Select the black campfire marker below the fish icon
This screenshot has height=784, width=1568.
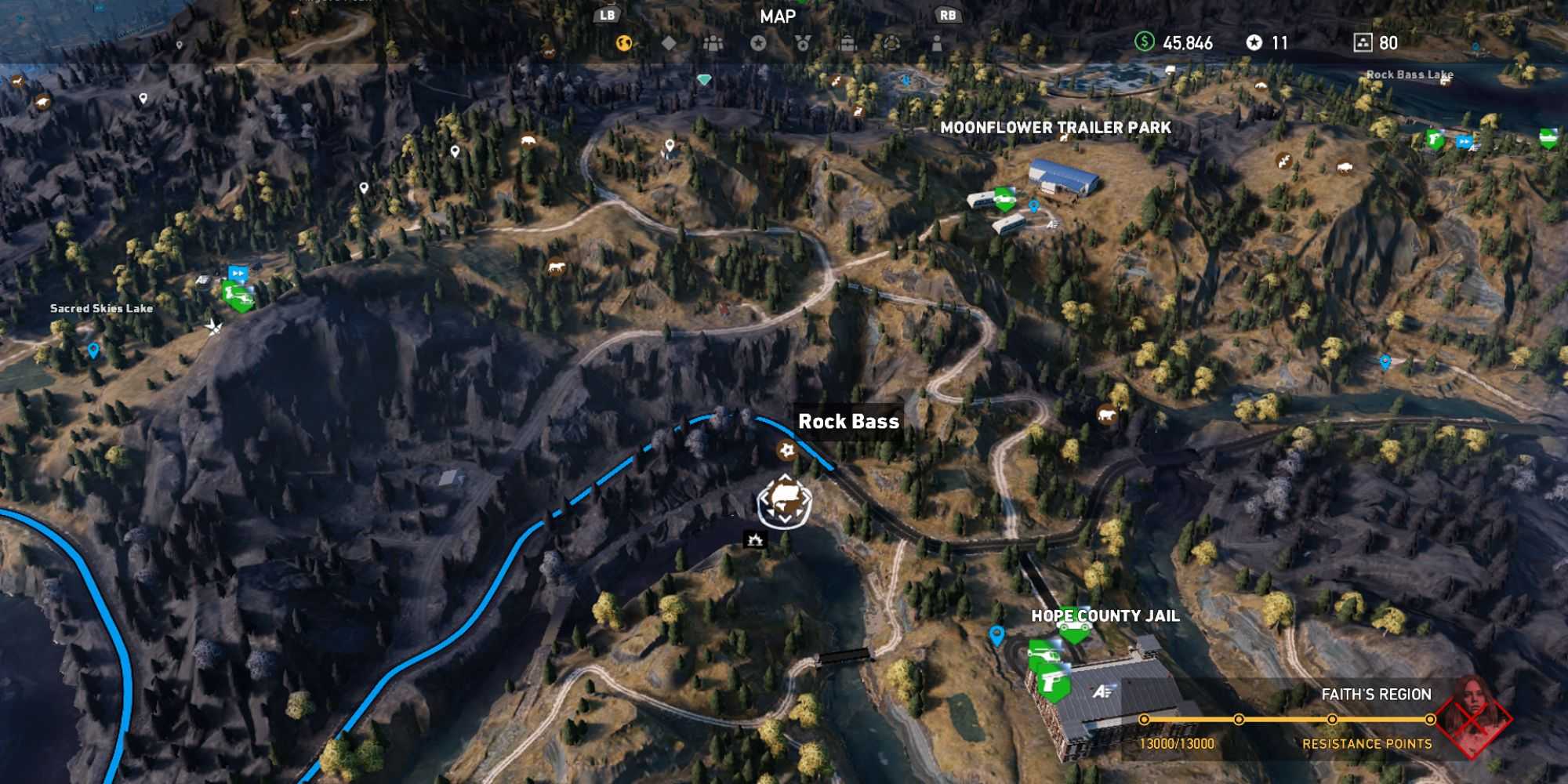pos(755,539)
